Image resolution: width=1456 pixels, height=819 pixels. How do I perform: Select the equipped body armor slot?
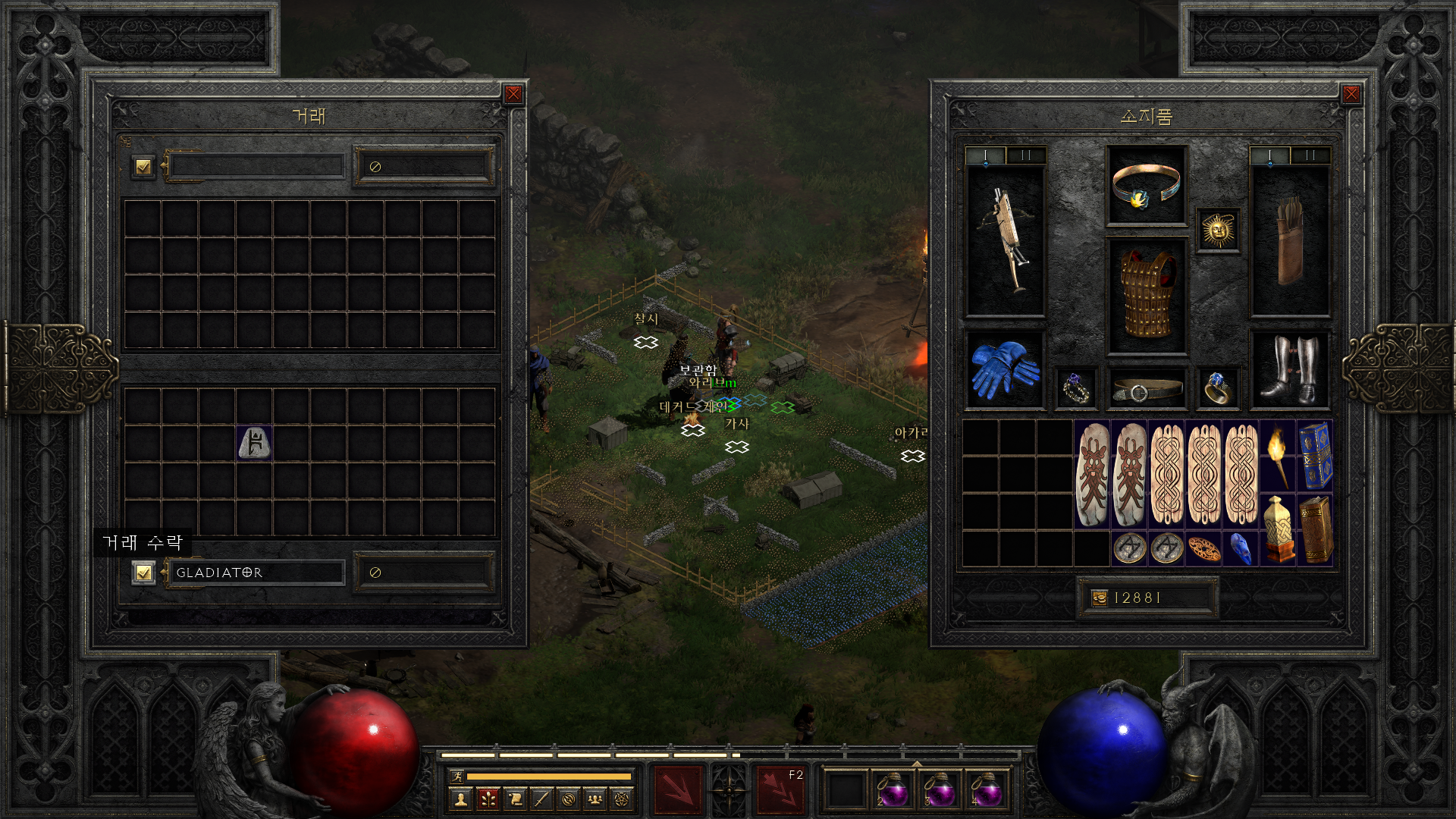pyautogui.click(x=1146, y=296)
